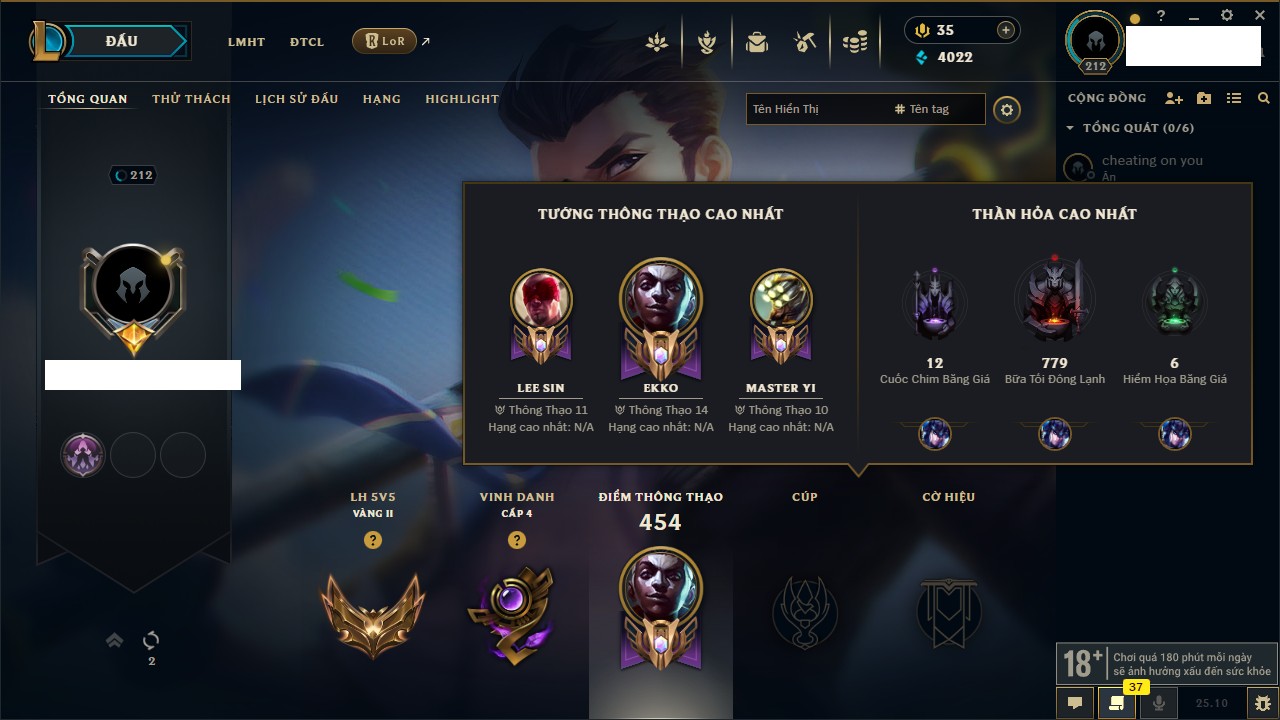View the HIGHLIGHT tab
The image size is (1280, 720).
click(x=461, y=99)
